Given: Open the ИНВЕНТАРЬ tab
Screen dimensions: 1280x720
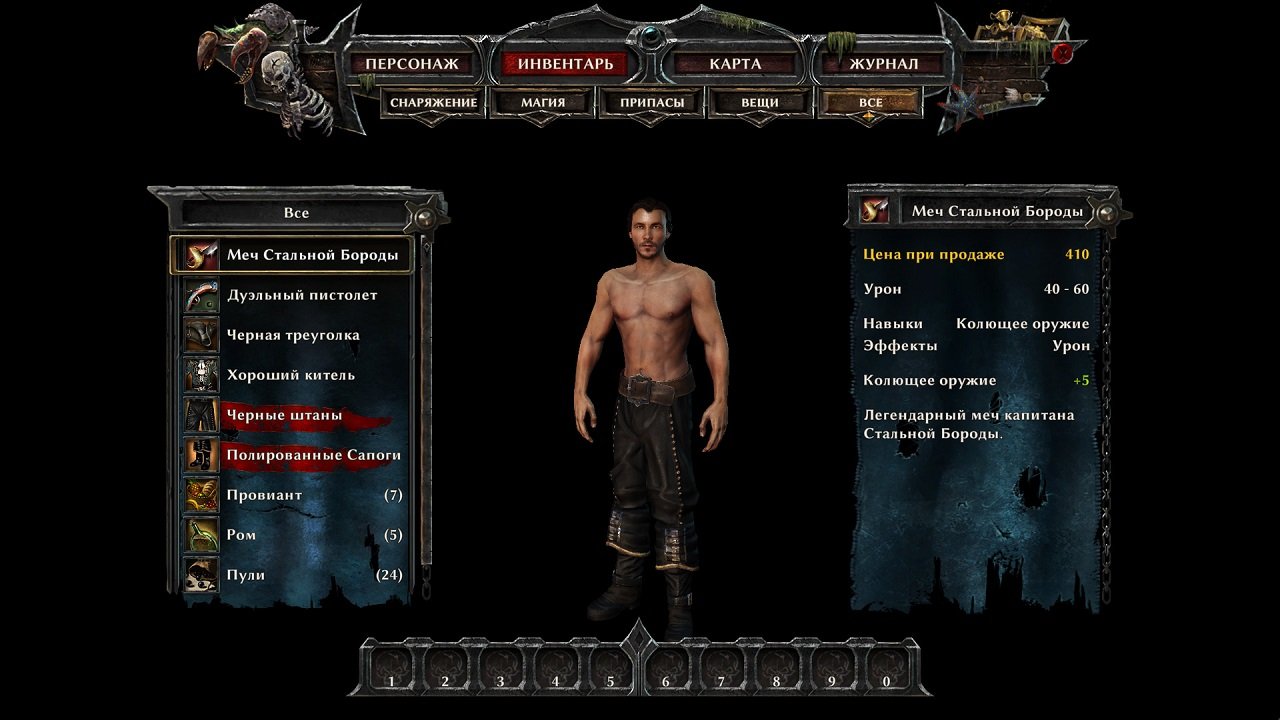Looking at the screenshot, I should (x=563, y=63).
